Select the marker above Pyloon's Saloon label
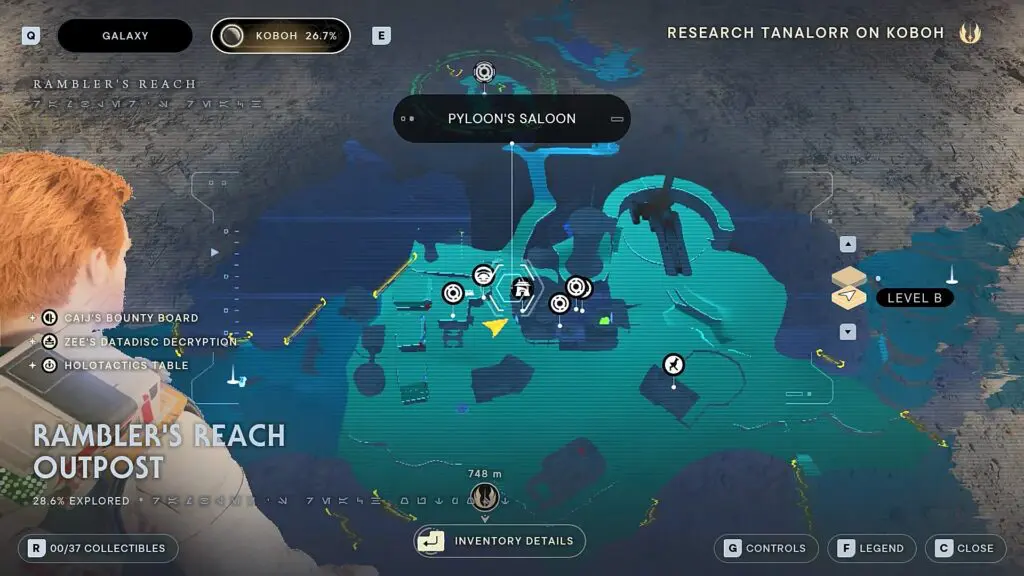Viewport: 1024px width, 576px height. point(484,72)
